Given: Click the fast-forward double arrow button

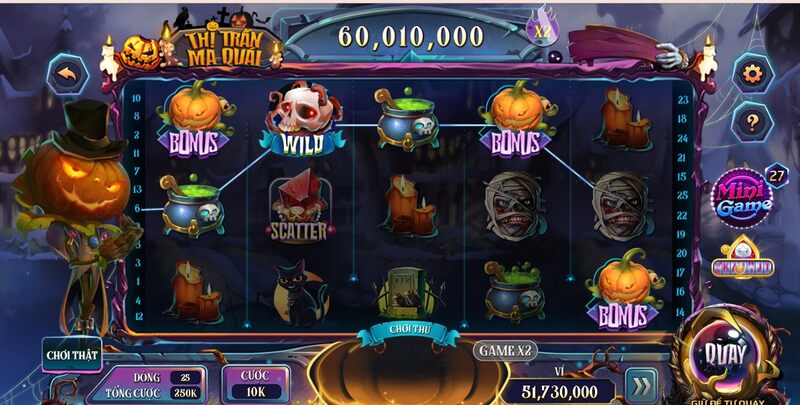Looking at the screenshot, I should [x=641, y=385].
